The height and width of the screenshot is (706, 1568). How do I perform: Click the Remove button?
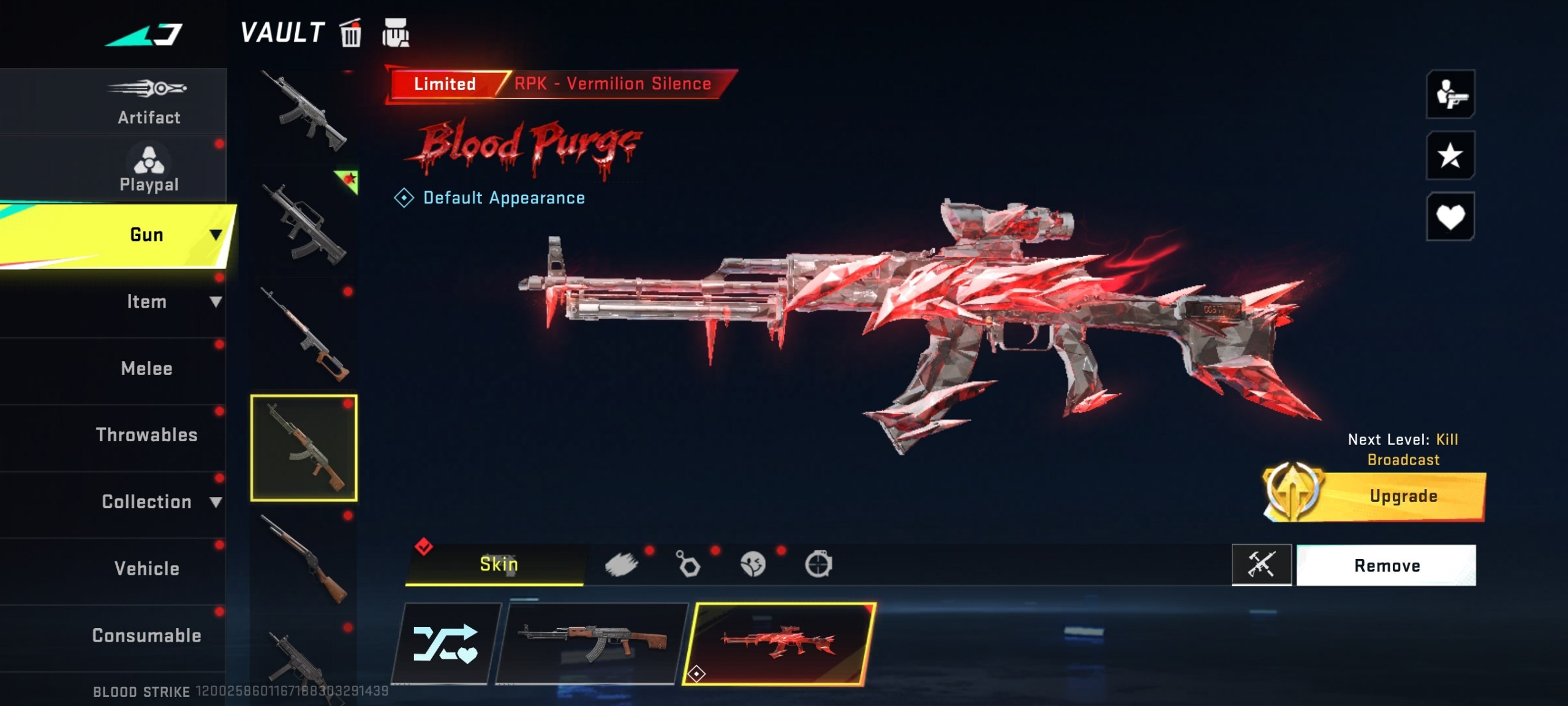pyautogui.click(x=1387, y=564)
